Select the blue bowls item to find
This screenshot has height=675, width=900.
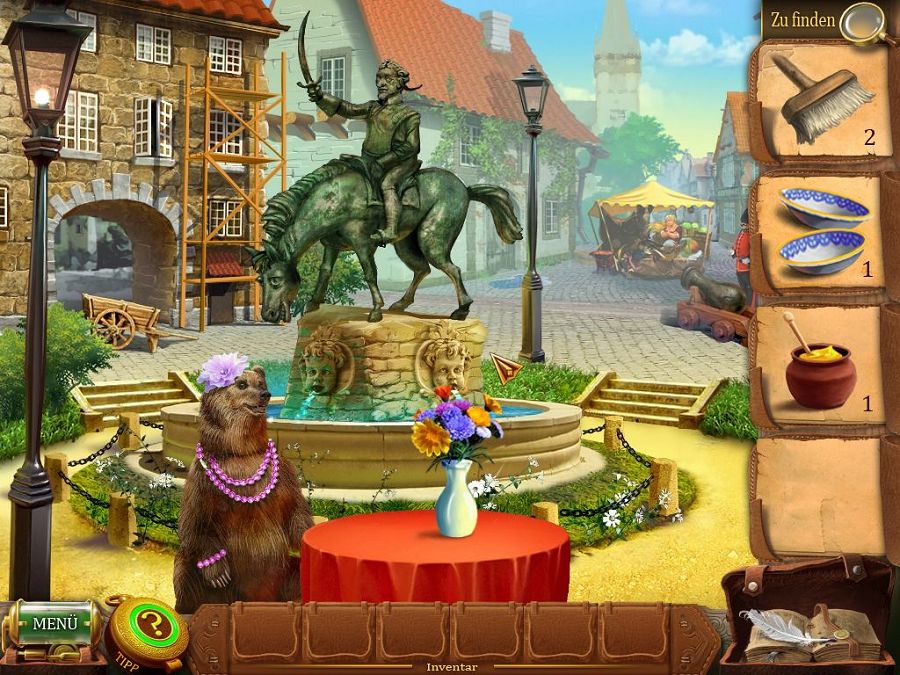(x=823, y=229)
